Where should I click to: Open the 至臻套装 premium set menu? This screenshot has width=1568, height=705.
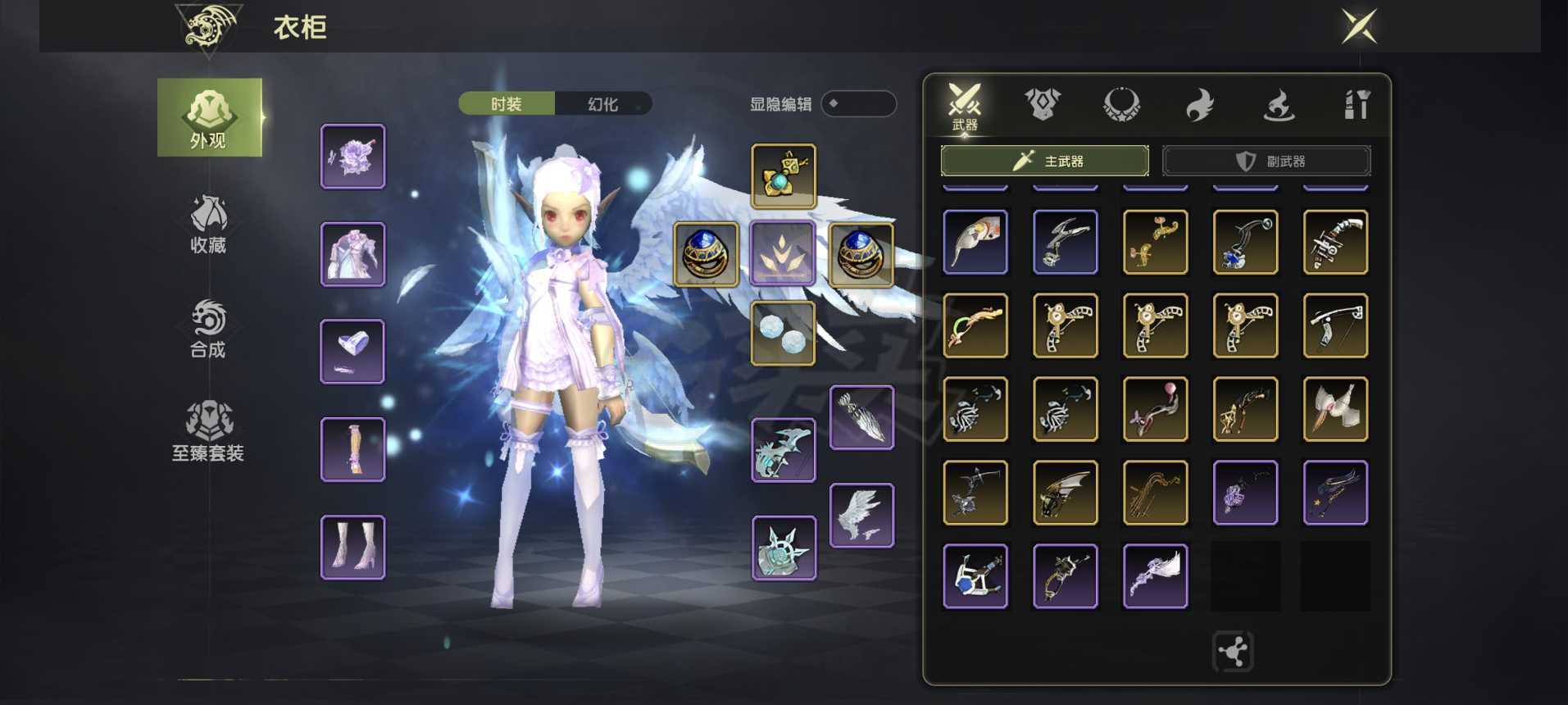(x=208, y=432)
